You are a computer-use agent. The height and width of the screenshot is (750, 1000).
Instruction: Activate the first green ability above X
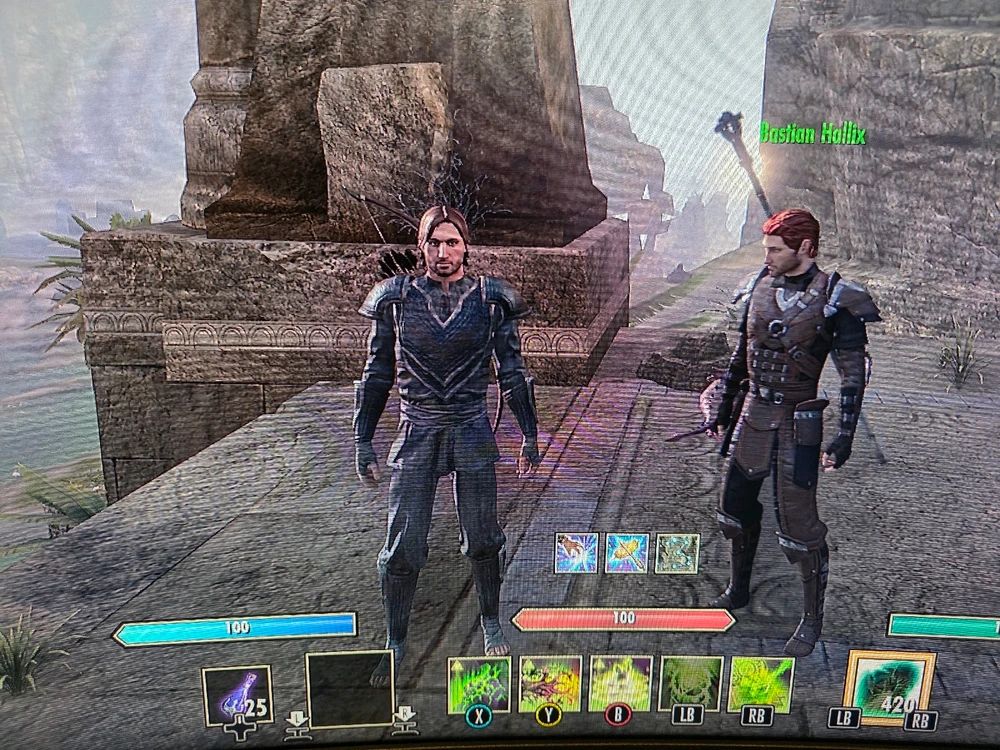479,684
